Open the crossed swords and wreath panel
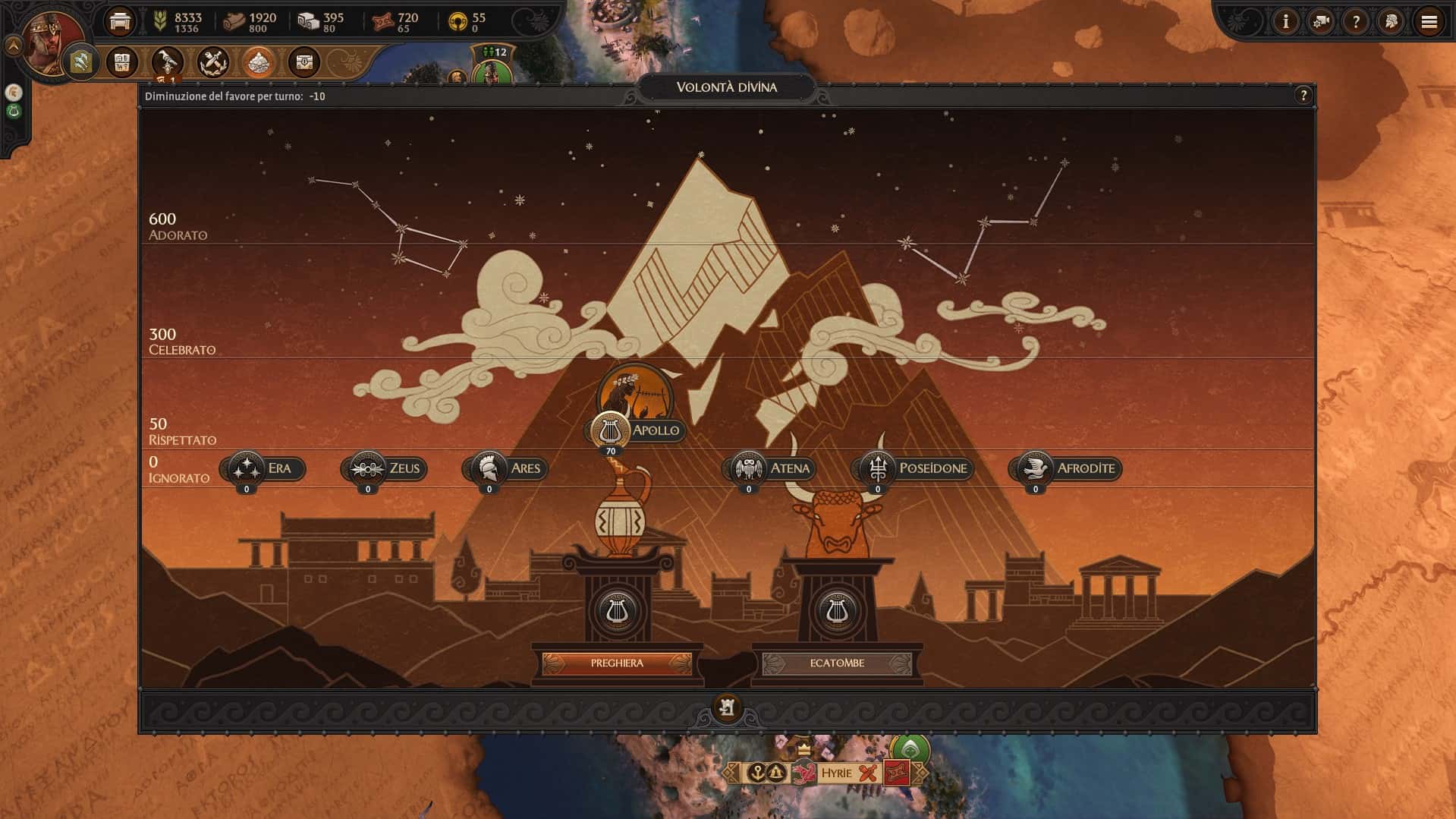The width and height of the screenshot is (1456, 819). pyautogui.click(x=213, y=62)
